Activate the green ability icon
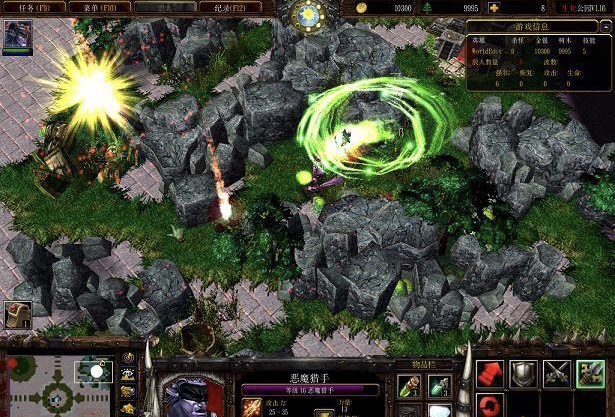Image resolution: width=615 pixels, height=417 pixels. [x=590, y=374]
